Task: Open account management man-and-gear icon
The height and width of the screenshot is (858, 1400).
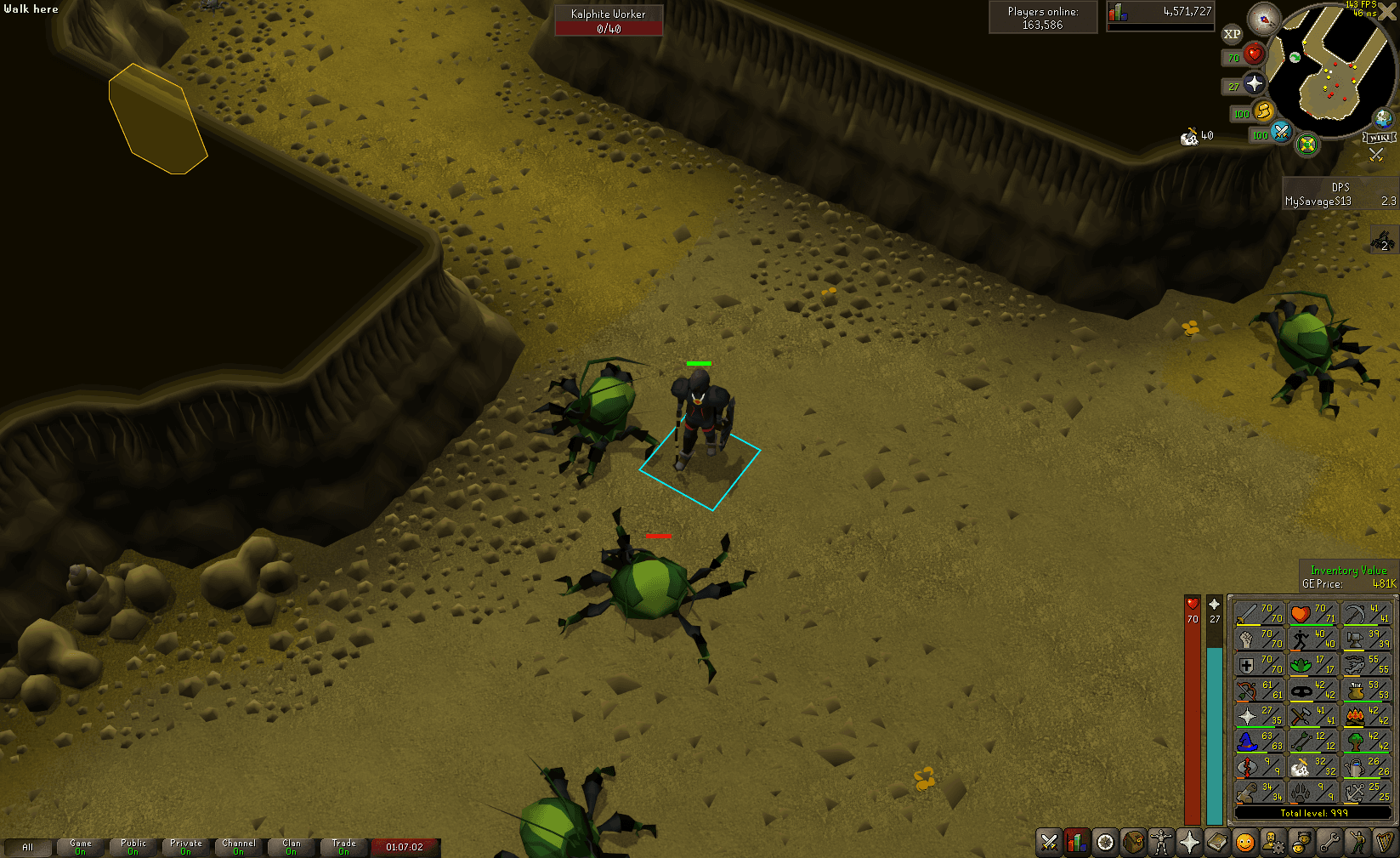Action: coord(1275,844)
